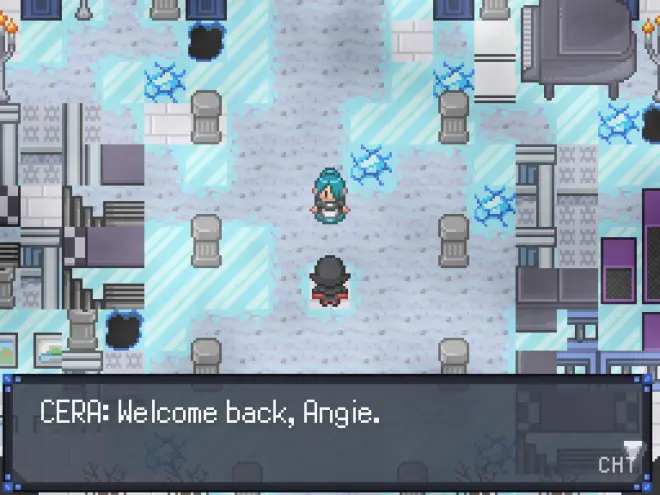Click the dialogue advance arrow
The image size is (660, 495).
pos(631,446)
